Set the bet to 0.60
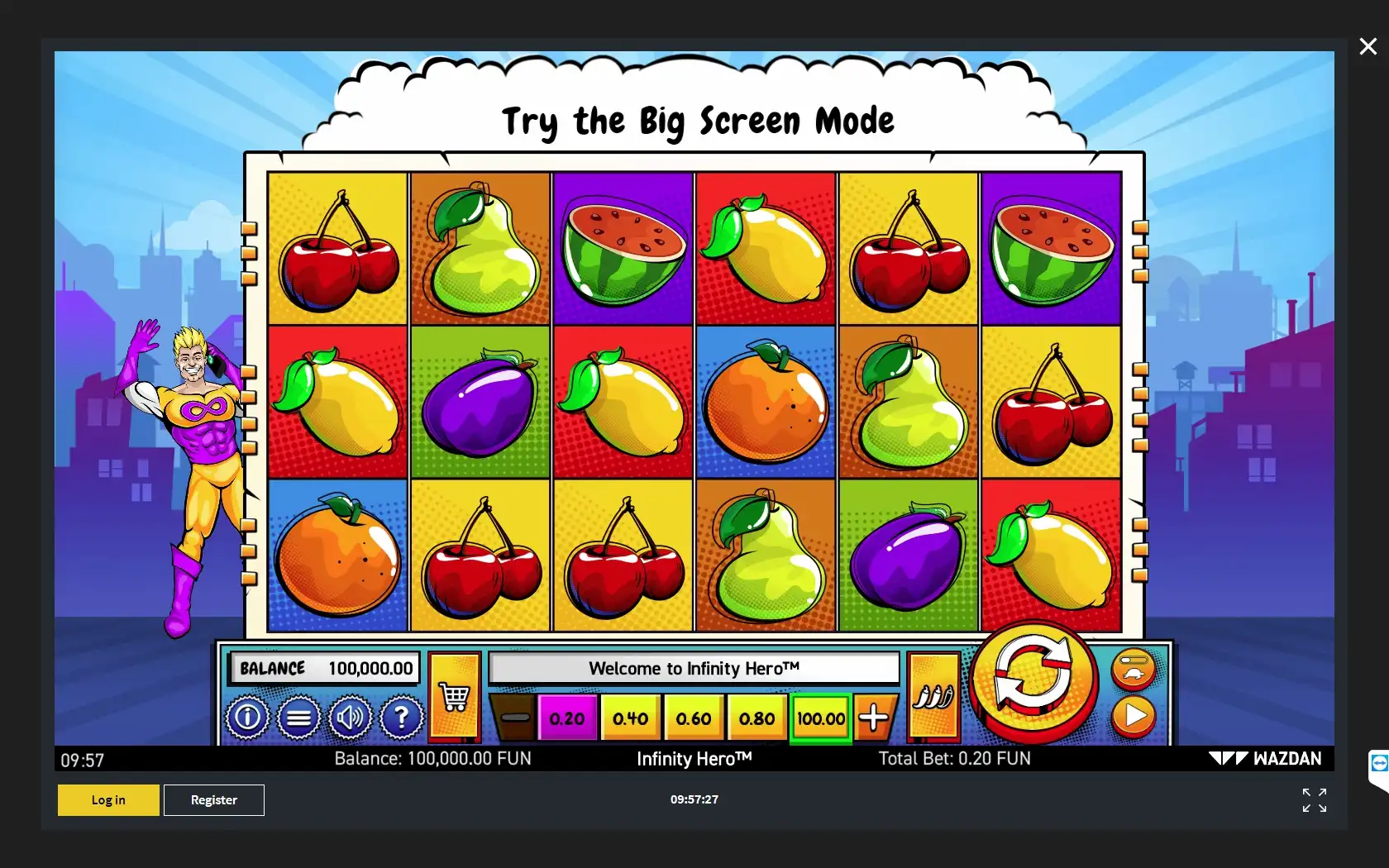Image resolution: width=1389 pixels, height=868 pixels. tap(693, 718)
